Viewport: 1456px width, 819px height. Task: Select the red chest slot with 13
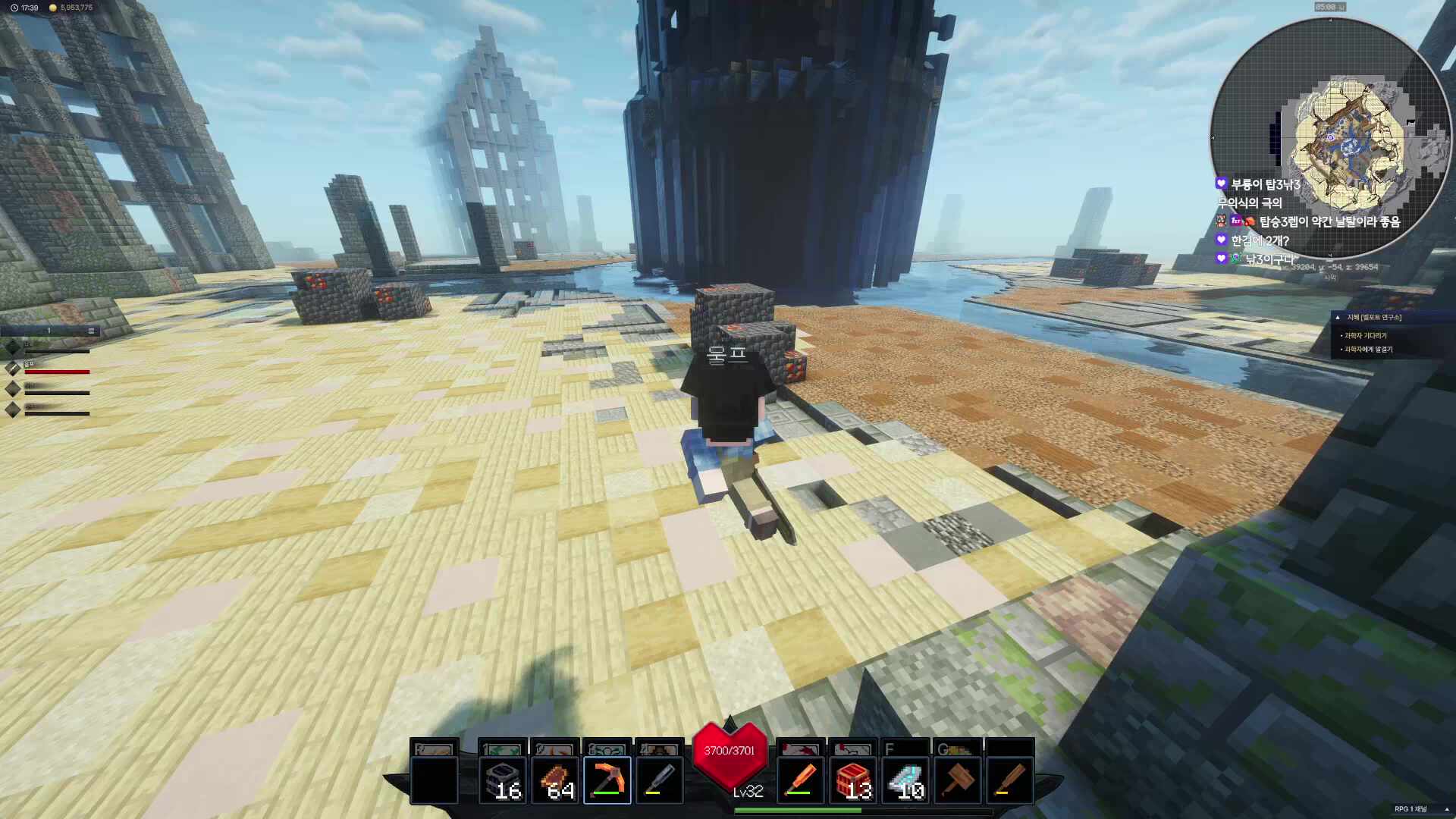point(853,780)
